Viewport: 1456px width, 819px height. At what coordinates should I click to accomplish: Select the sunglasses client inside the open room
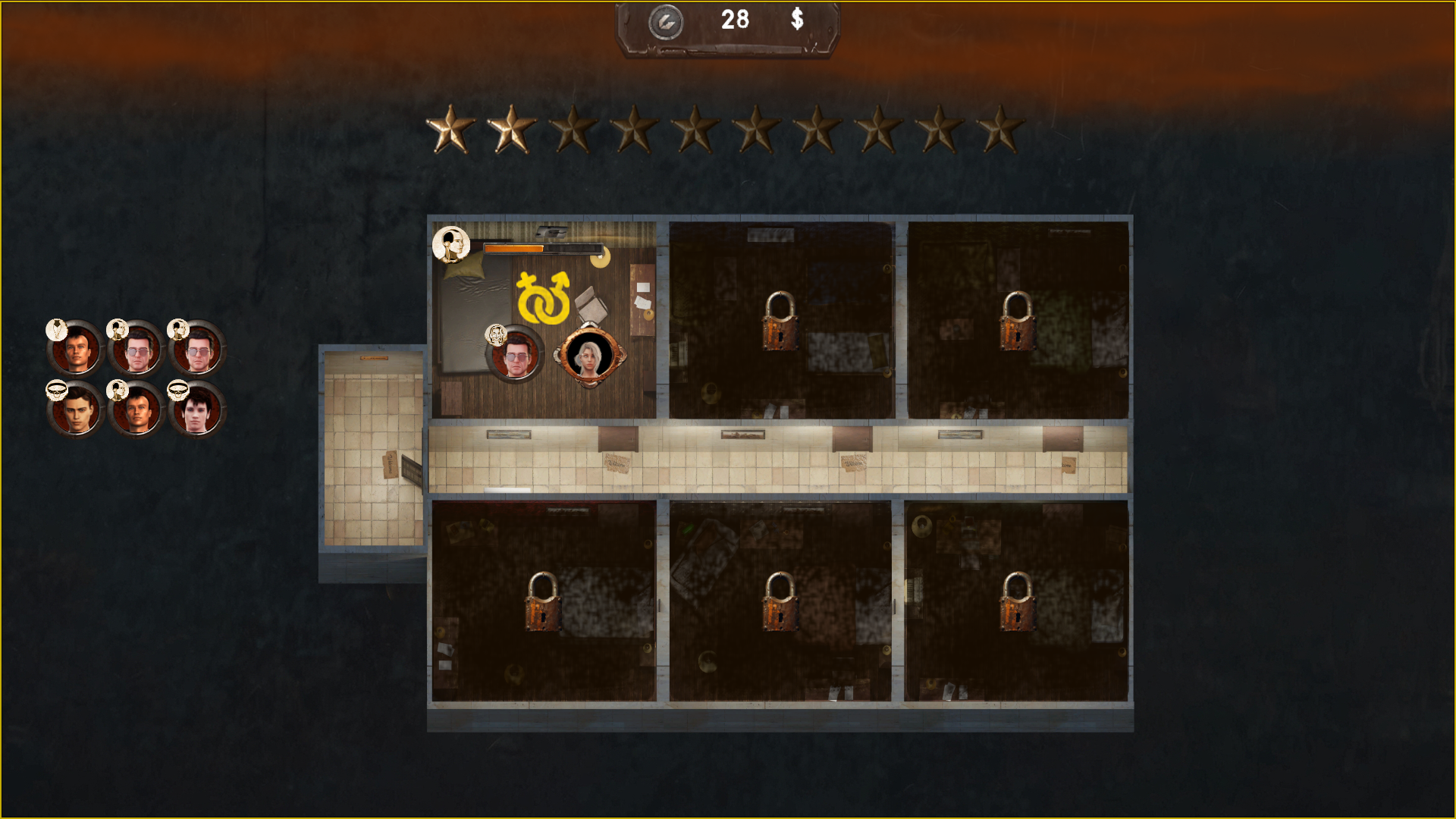point(515,355)
